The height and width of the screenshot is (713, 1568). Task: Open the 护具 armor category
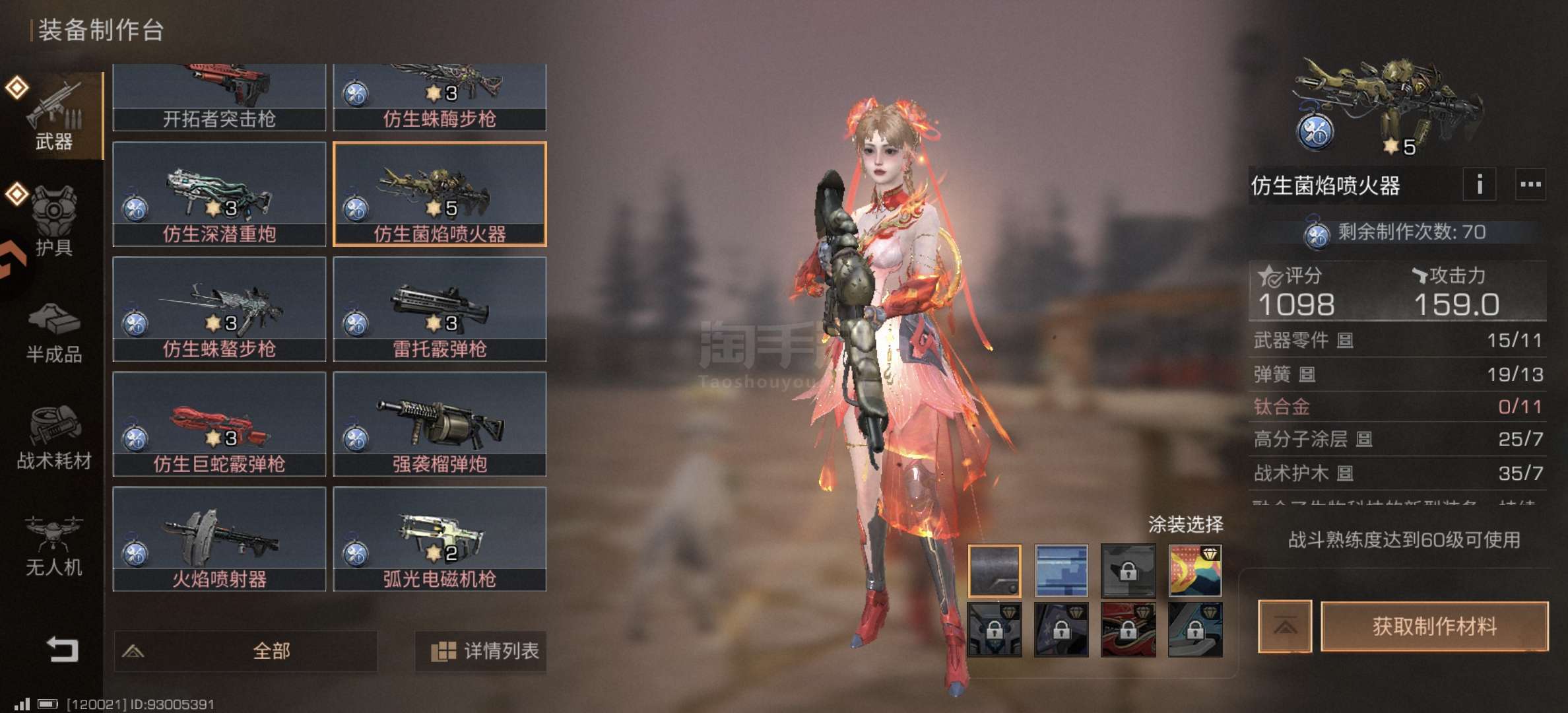53,222
